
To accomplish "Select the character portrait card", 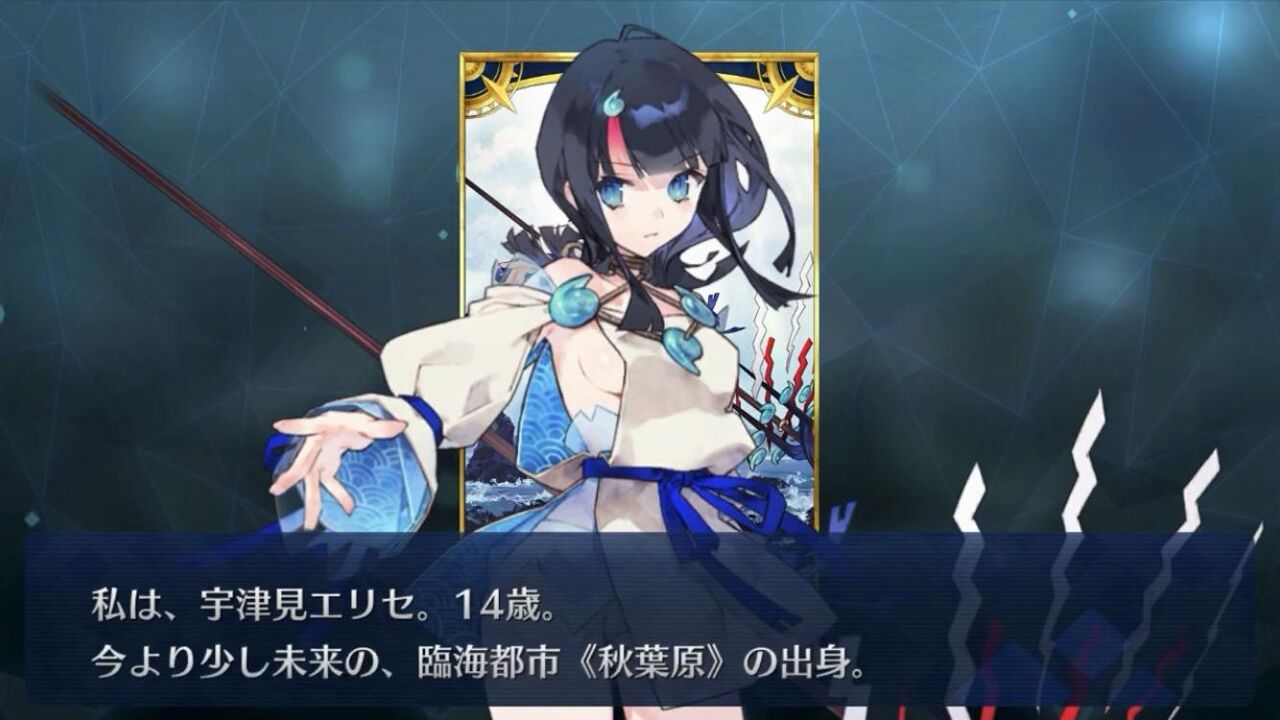I will coord(645,290).
